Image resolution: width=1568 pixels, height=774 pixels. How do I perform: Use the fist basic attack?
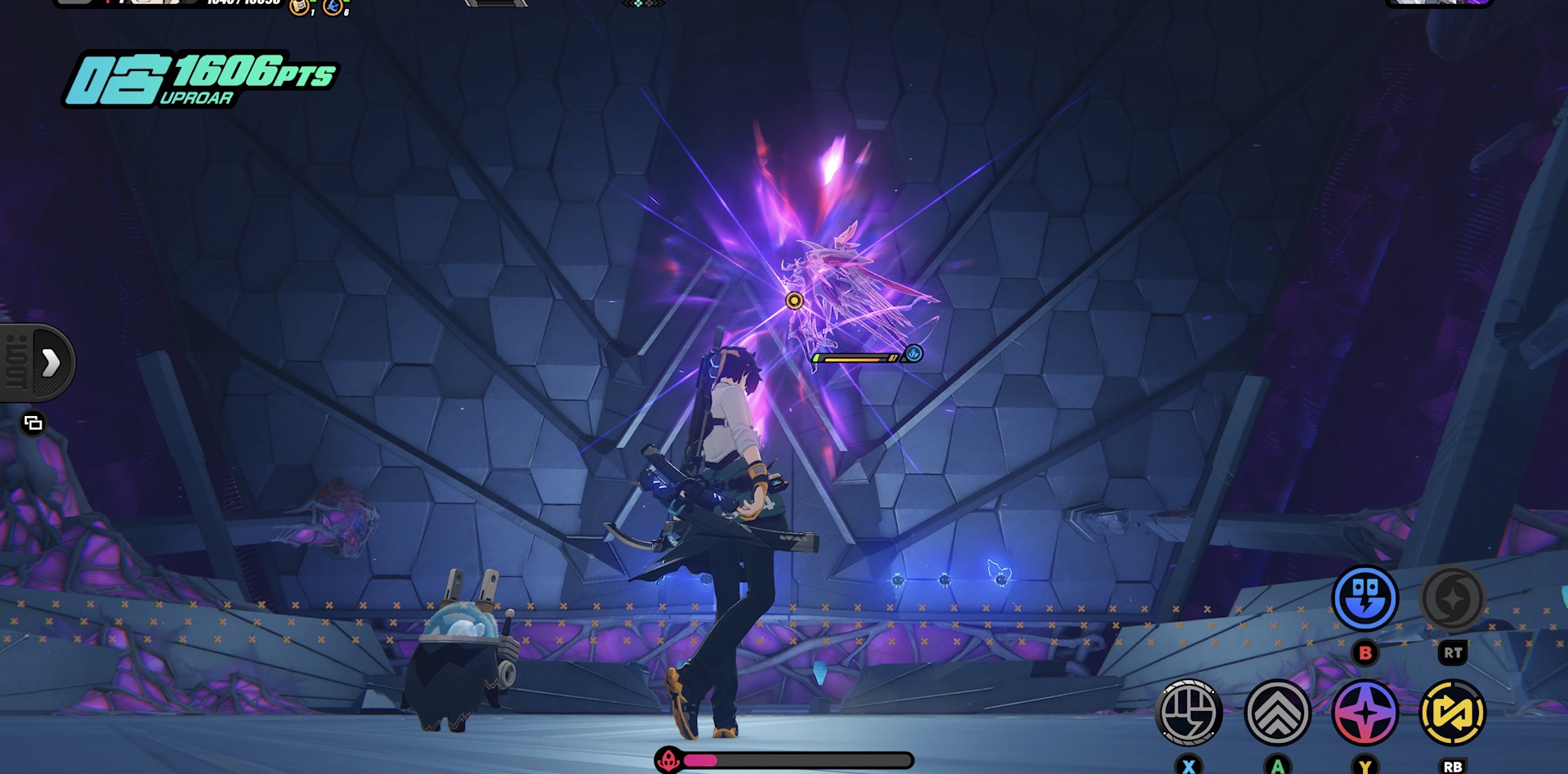pos(1189,713)
